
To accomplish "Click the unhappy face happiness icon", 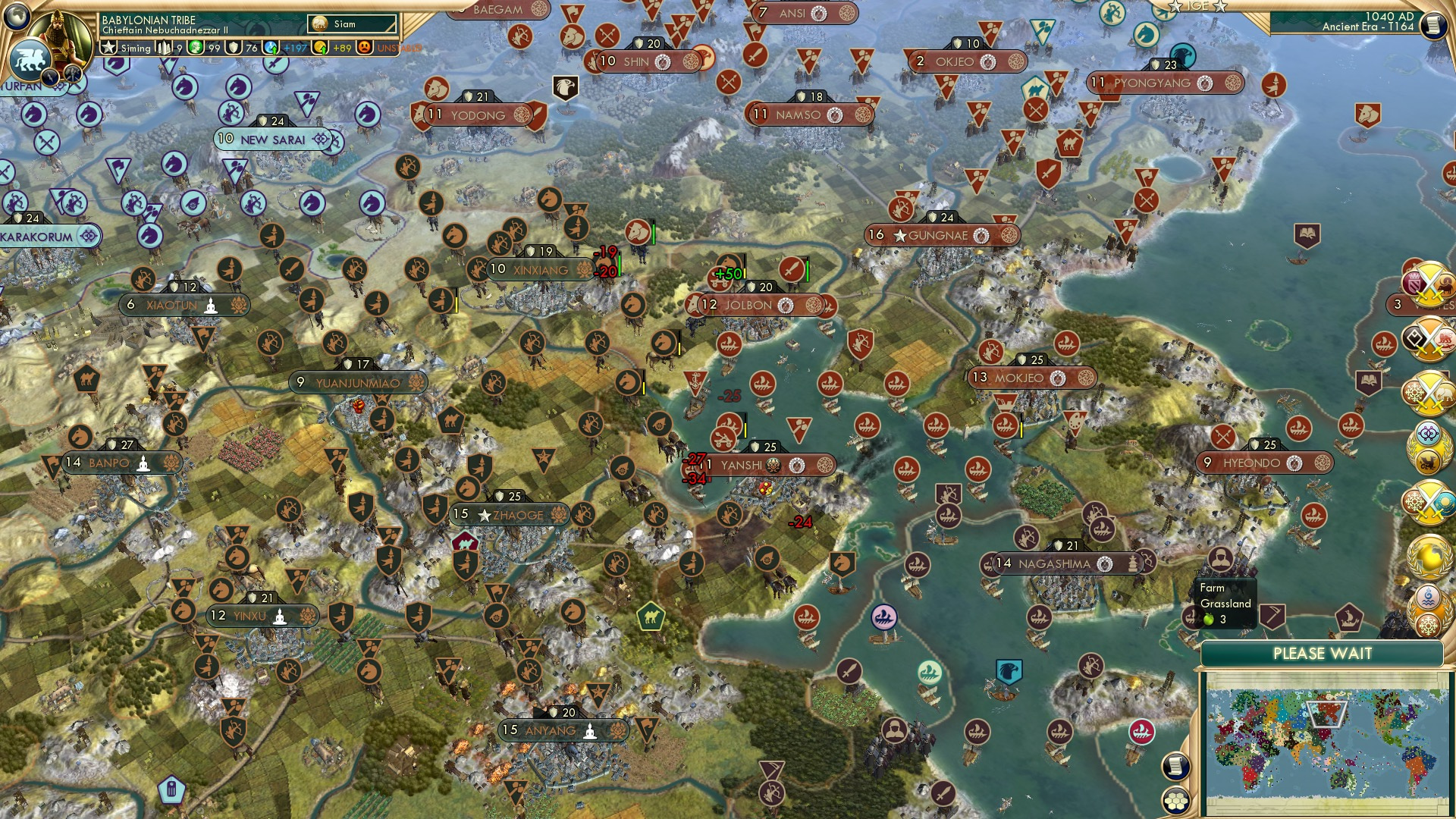I will 365,49.
